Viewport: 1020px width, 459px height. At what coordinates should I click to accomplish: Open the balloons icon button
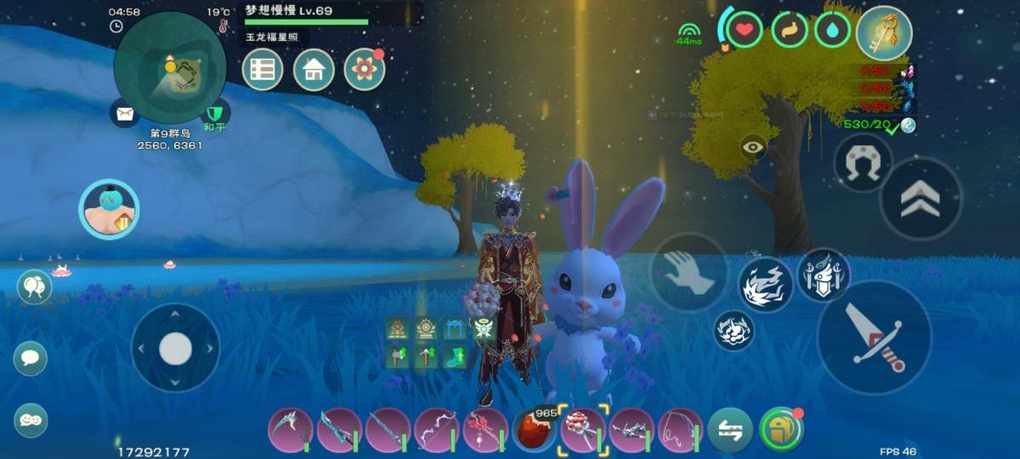34,288
